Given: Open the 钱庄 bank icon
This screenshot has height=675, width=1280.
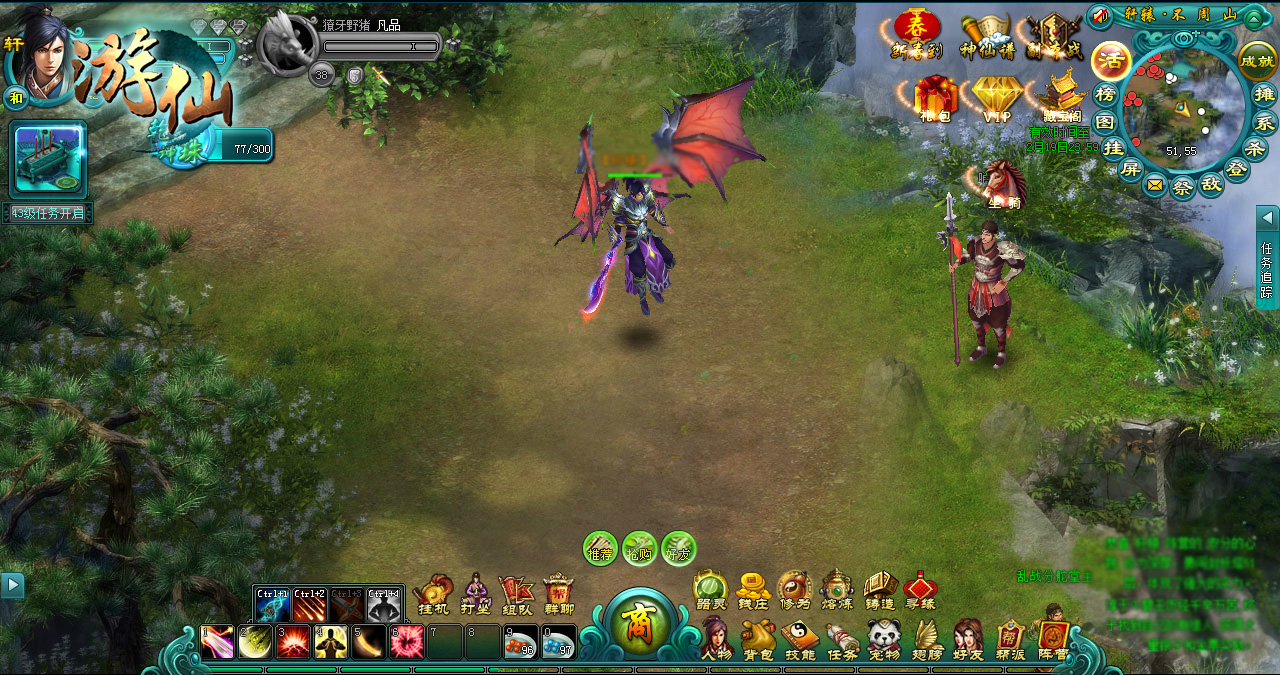Looking at the screenshot, I should [752, 590].
